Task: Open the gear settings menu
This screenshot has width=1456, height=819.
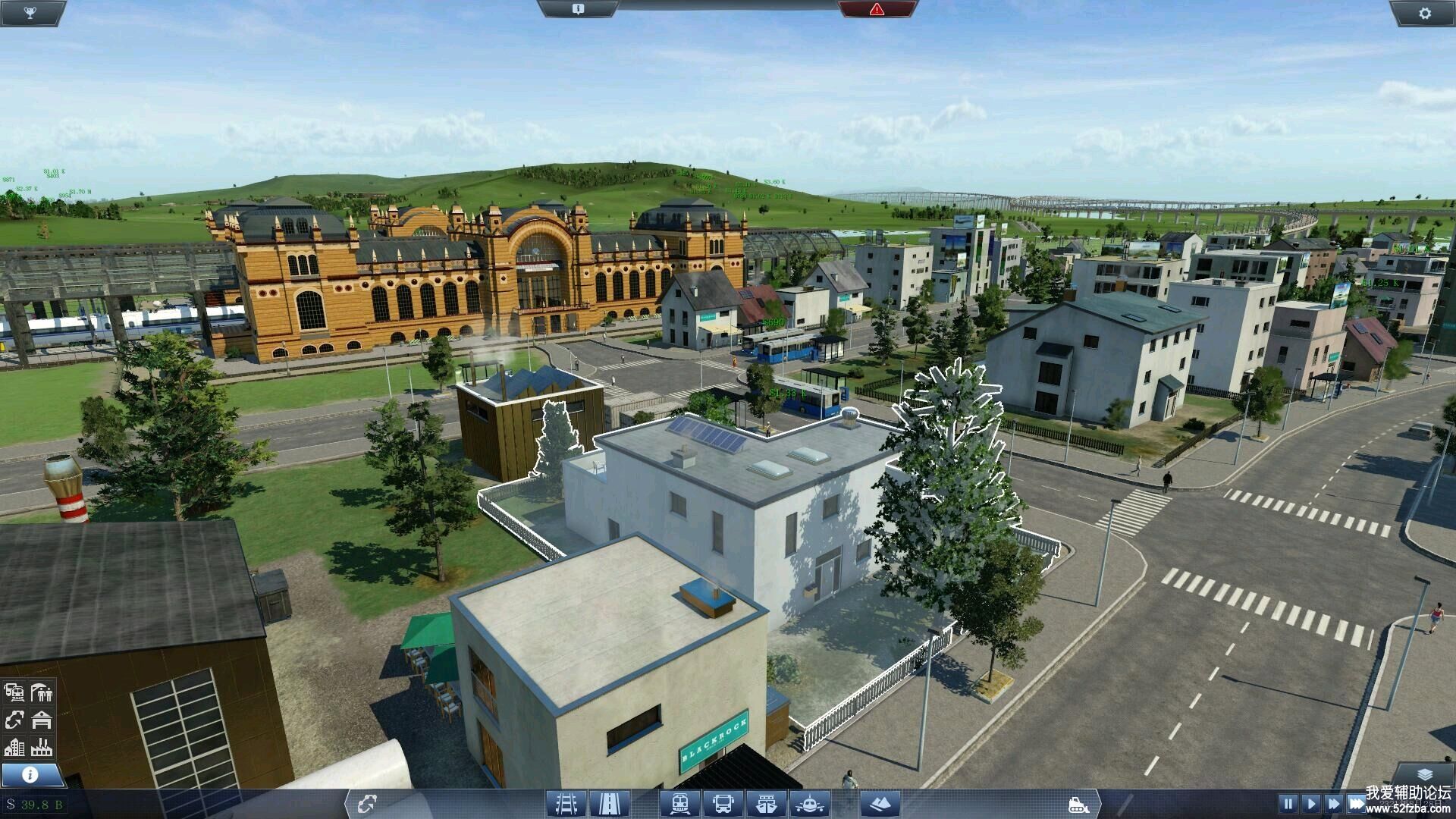Action: pyautogui.click(x=1424, y=13)
